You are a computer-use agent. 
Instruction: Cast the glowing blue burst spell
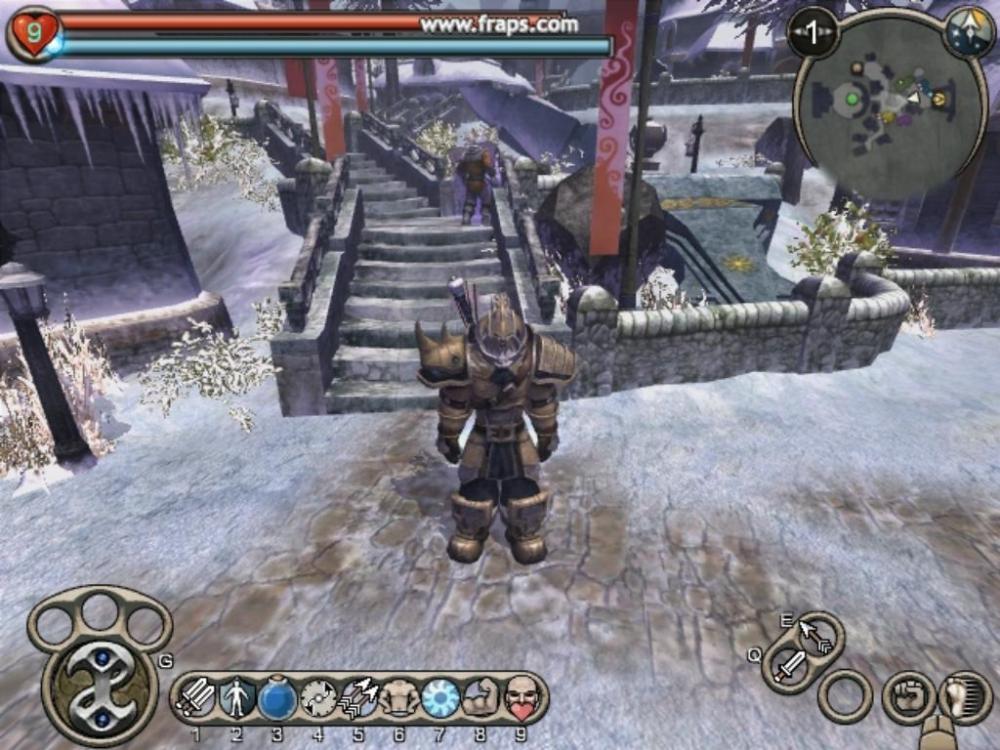(440, 697)
